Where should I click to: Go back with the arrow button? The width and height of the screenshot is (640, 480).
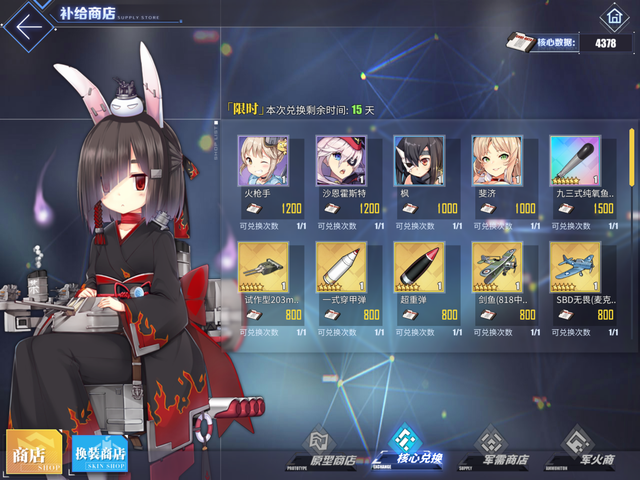tap(30, 23)
